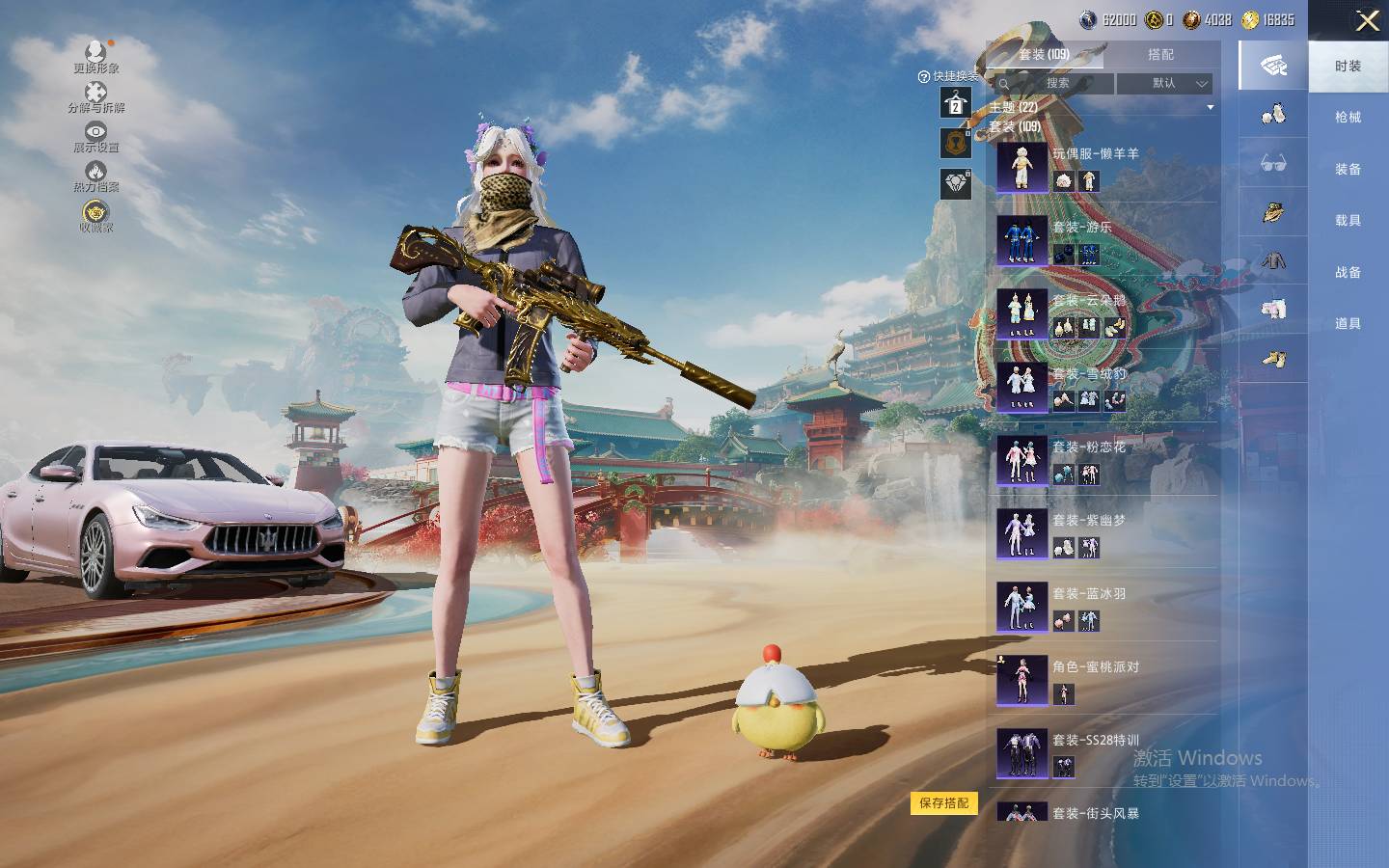Screen dimensions: 1389x868
Task: Open the 收藏家 collector badge
Action: coord(95,216)
